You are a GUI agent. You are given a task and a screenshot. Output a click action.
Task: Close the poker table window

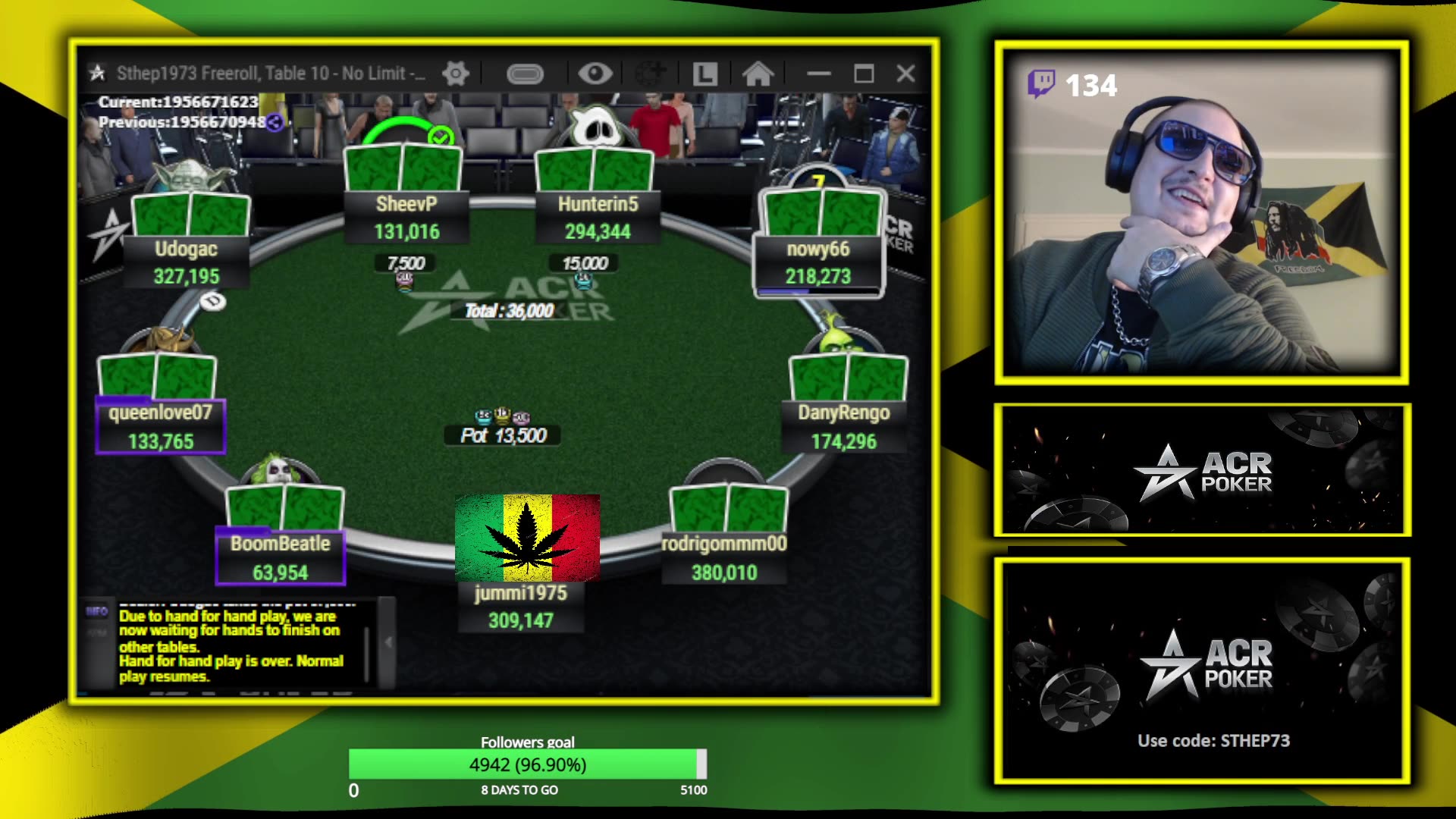pos(905,74)
